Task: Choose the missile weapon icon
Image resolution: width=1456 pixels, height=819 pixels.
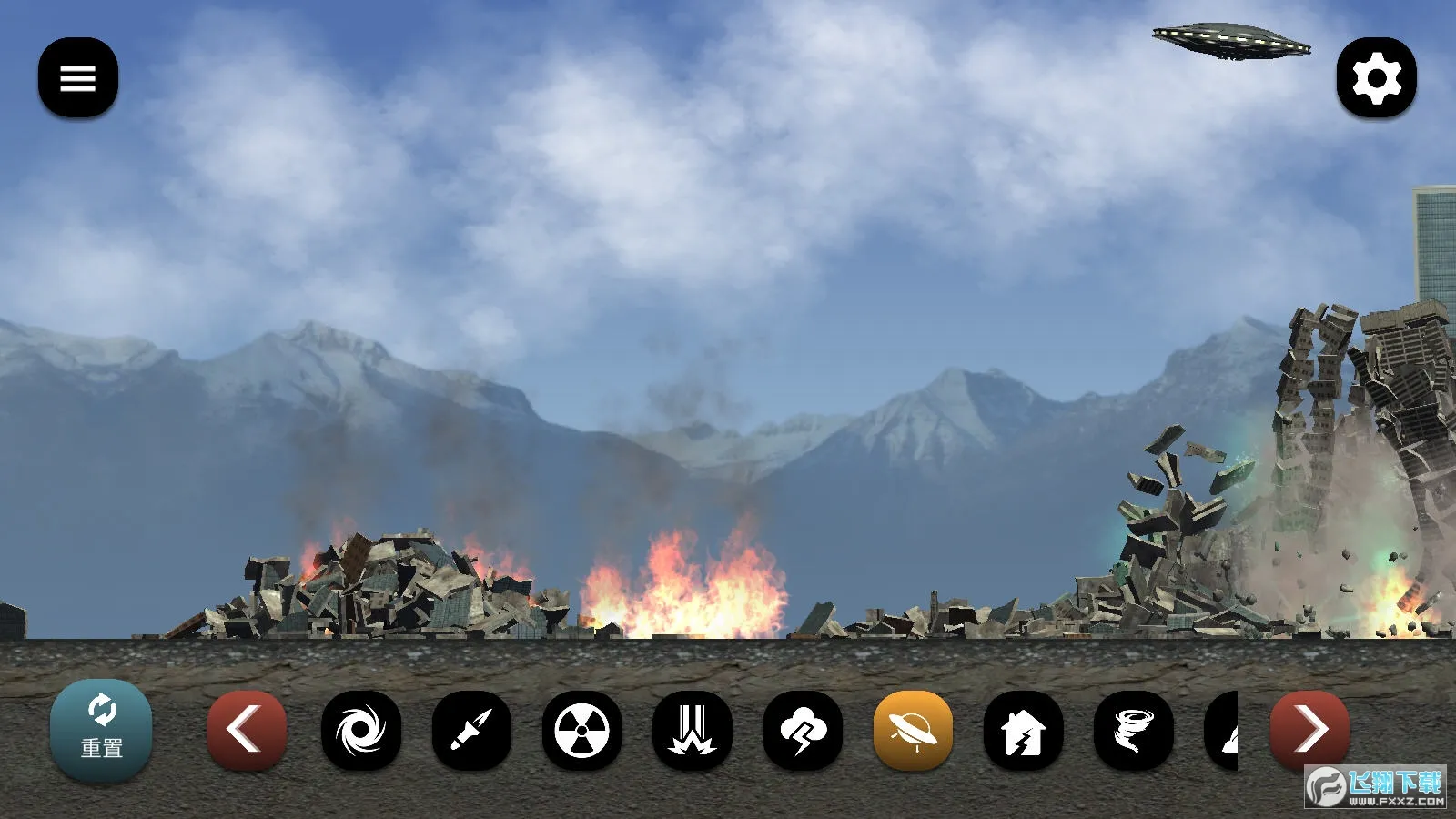Action: tap(471, 730)
